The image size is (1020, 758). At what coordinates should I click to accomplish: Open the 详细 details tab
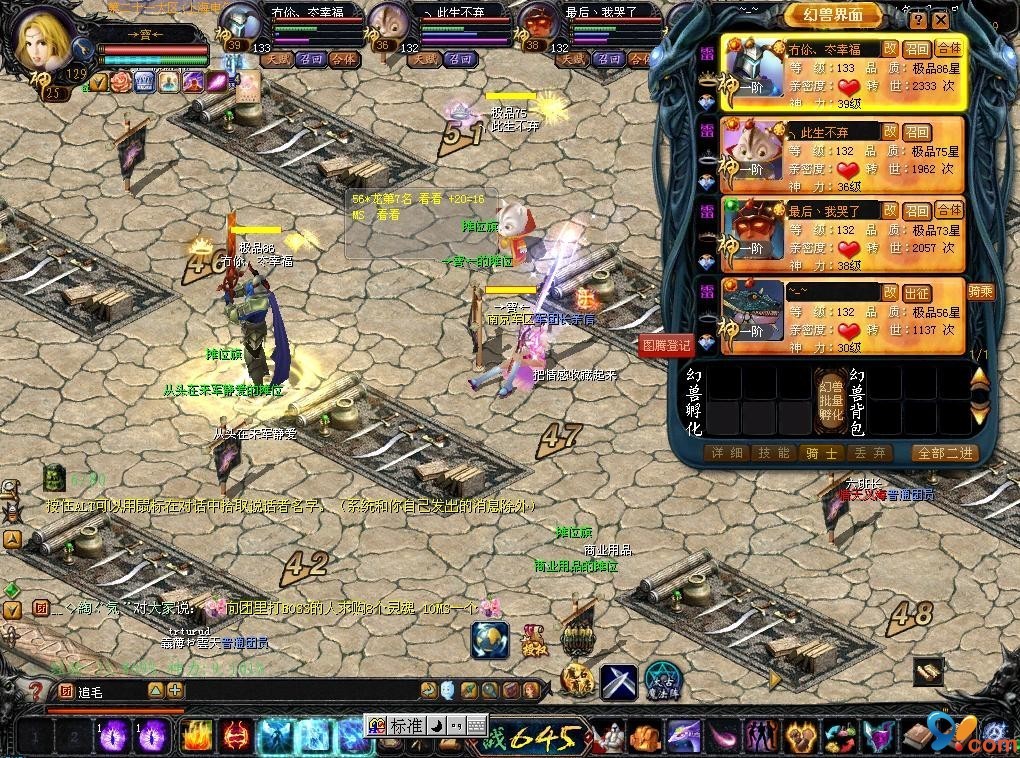click(x=727, y=453)
